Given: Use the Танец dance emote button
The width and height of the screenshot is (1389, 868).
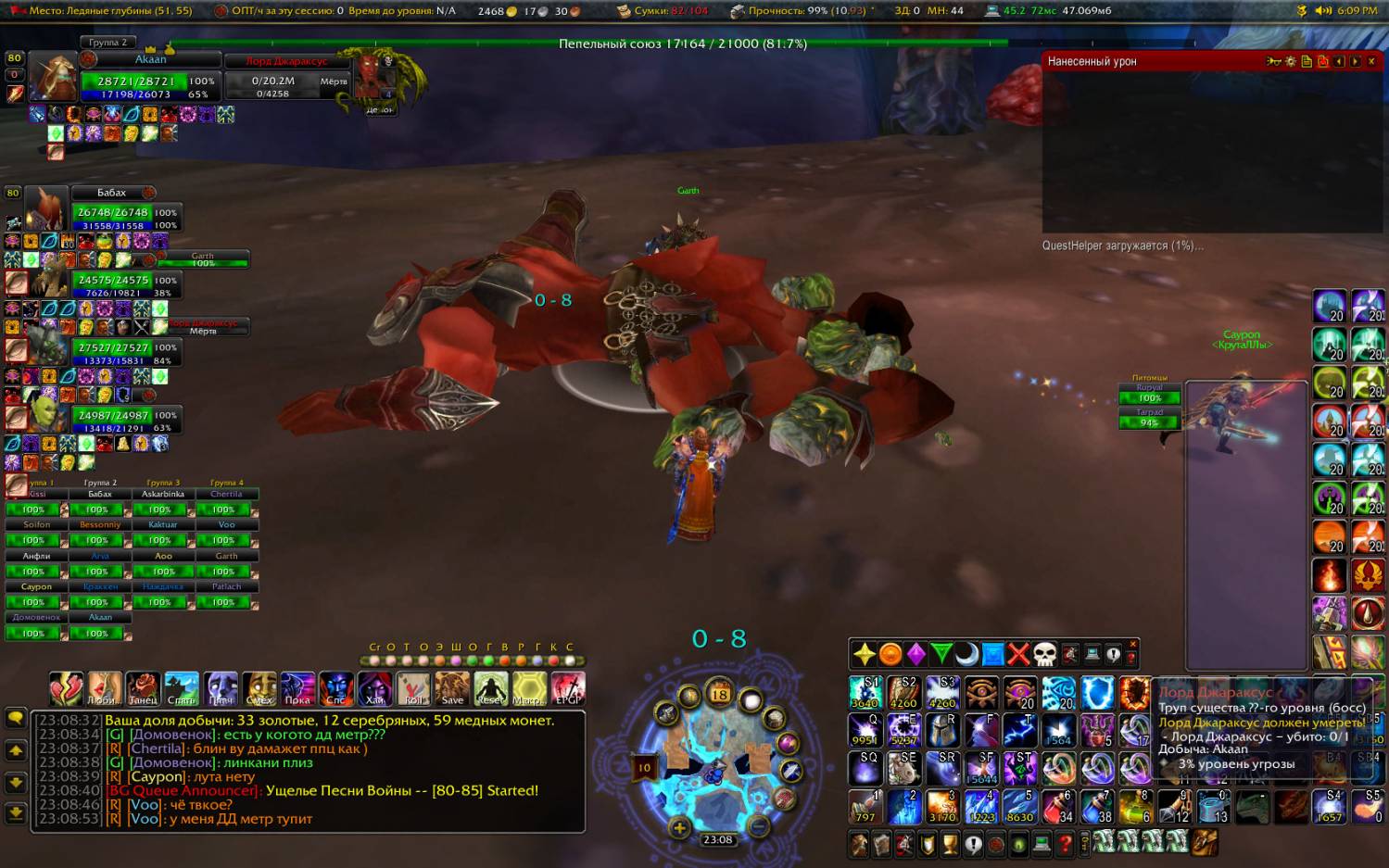Looking at the screenshot, I should [x=143, y=689].
